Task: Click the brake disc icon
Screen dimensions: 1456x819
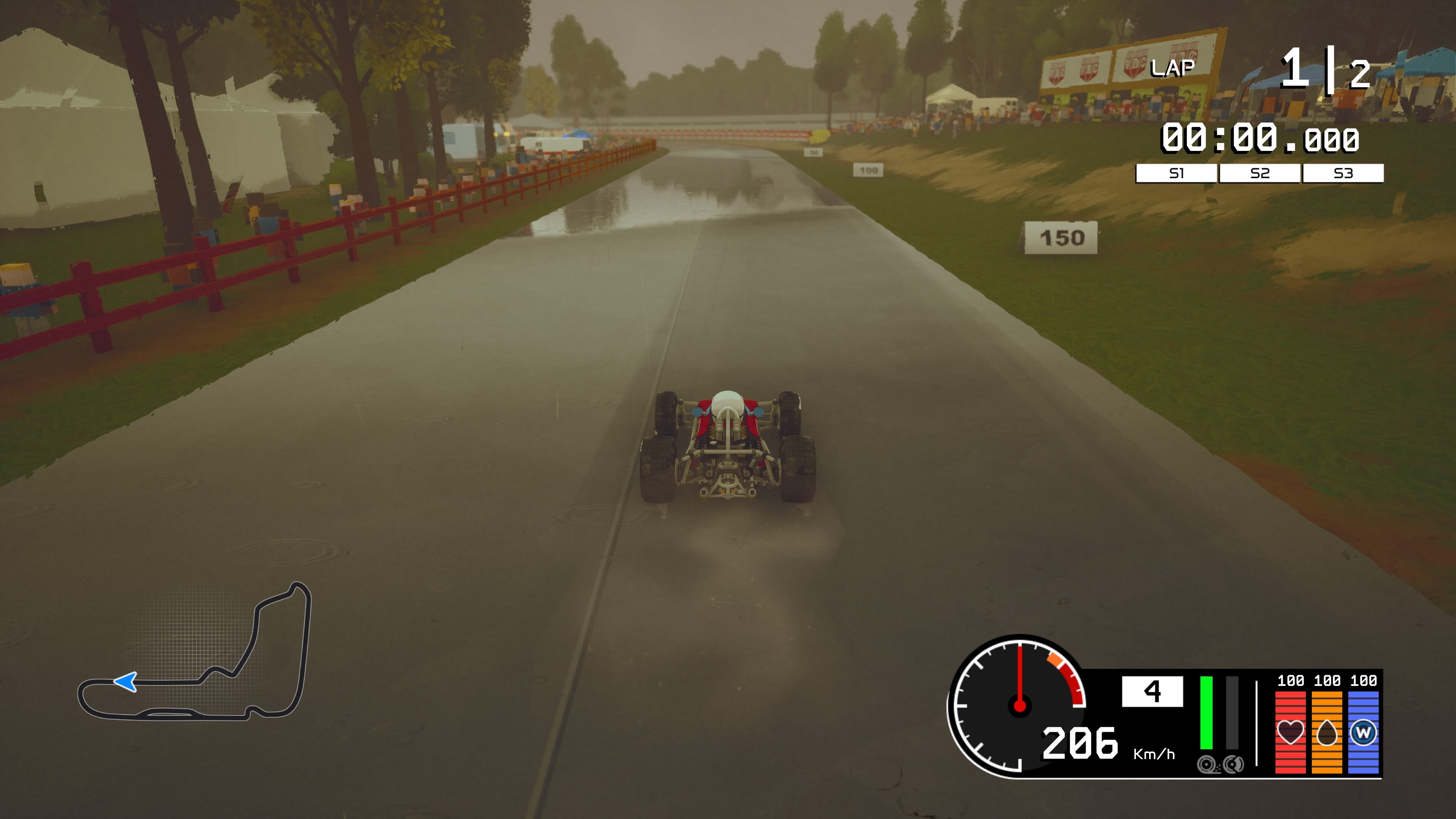Action: click(1234, 764)
